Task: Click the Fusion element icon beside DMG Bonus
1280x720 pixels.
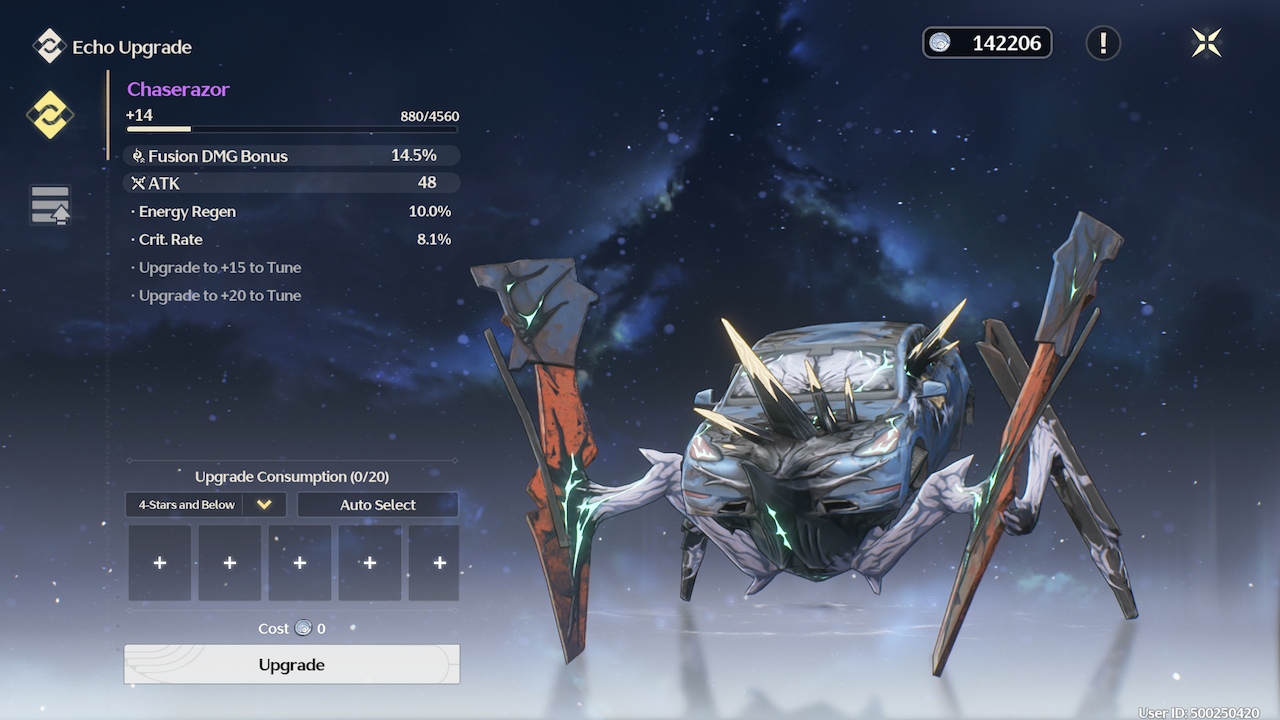Action: (x=138, y=156)
